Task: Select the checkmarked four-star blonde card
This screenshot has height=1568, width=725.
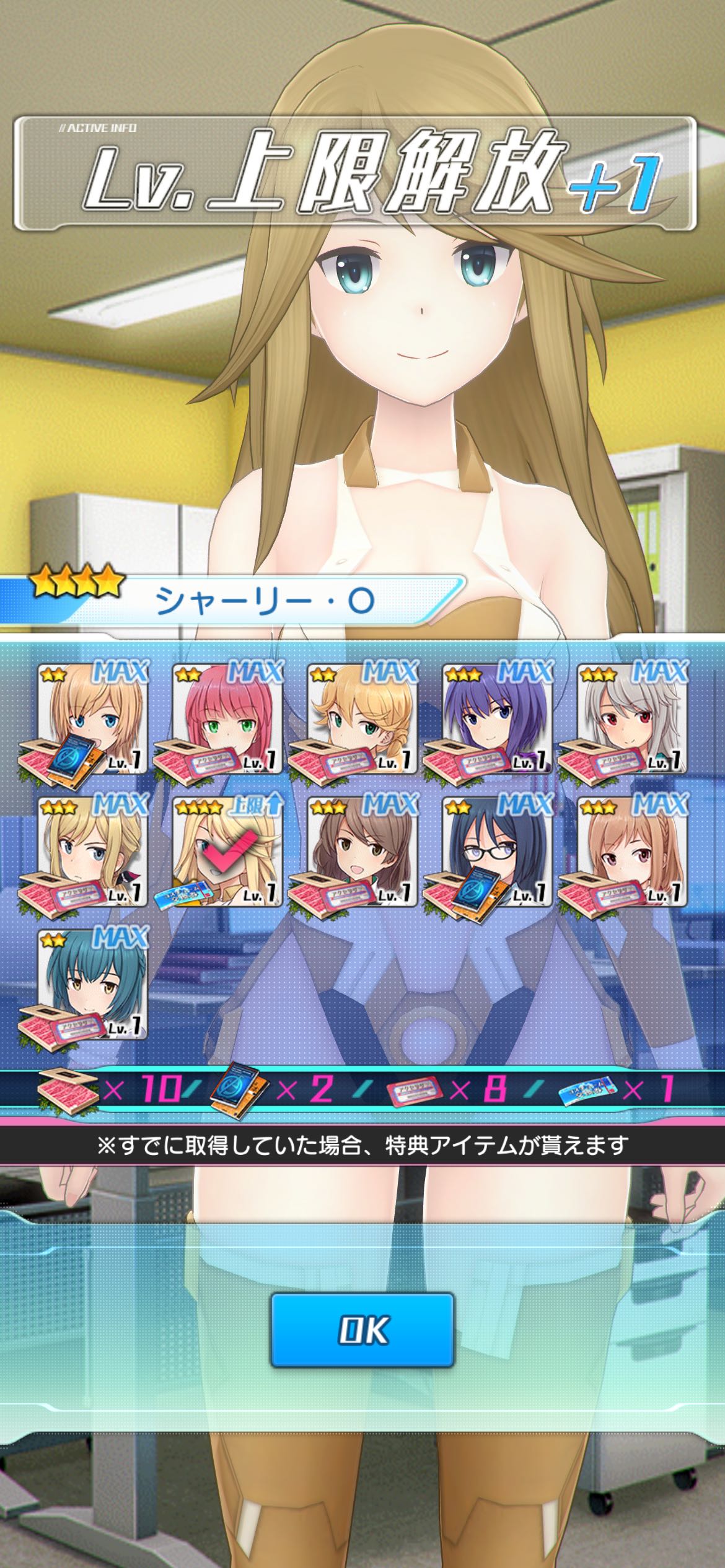Action: (x=227, y=850)
